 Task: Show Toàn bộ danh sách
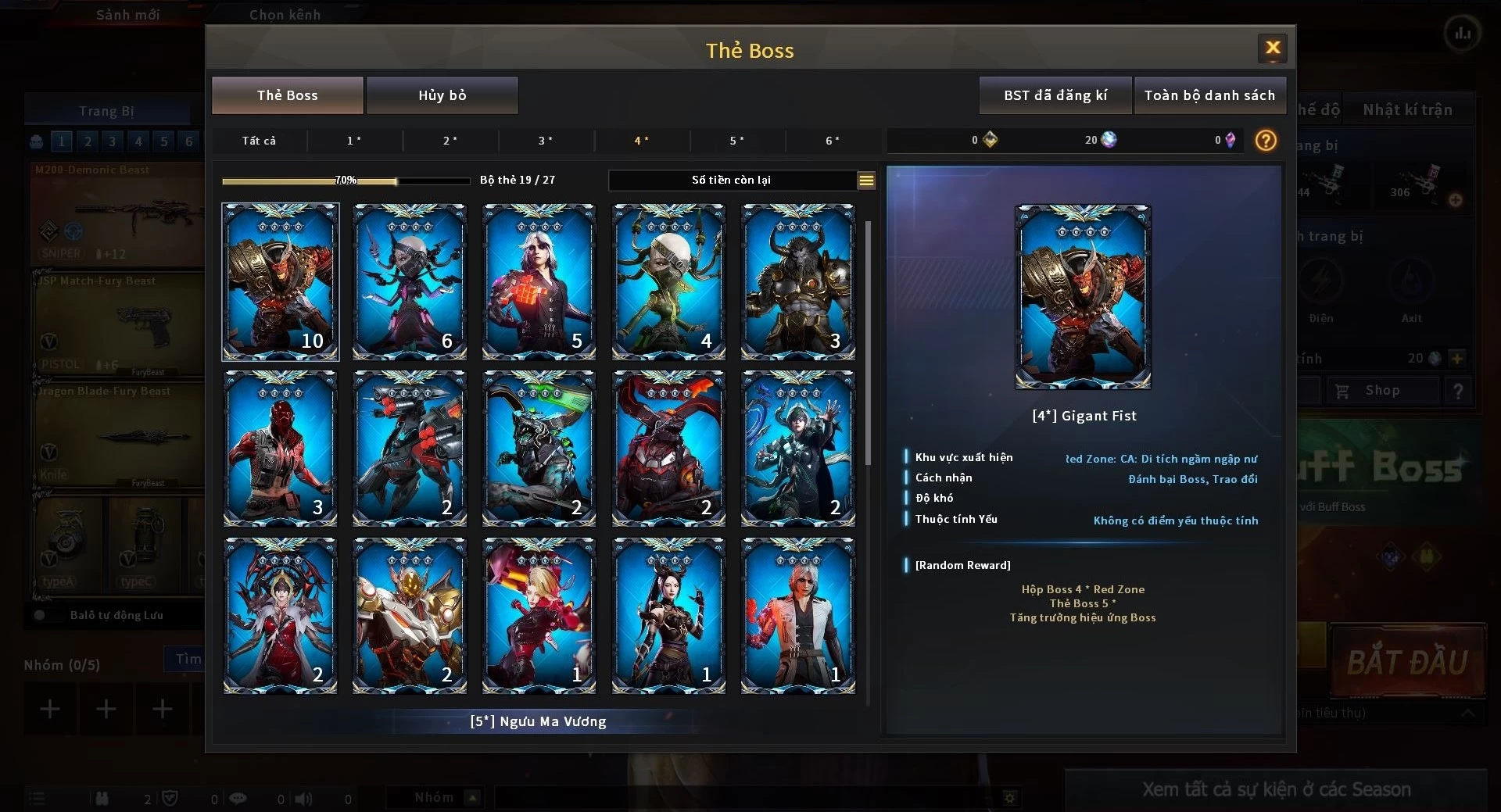tap(1209, 95)
